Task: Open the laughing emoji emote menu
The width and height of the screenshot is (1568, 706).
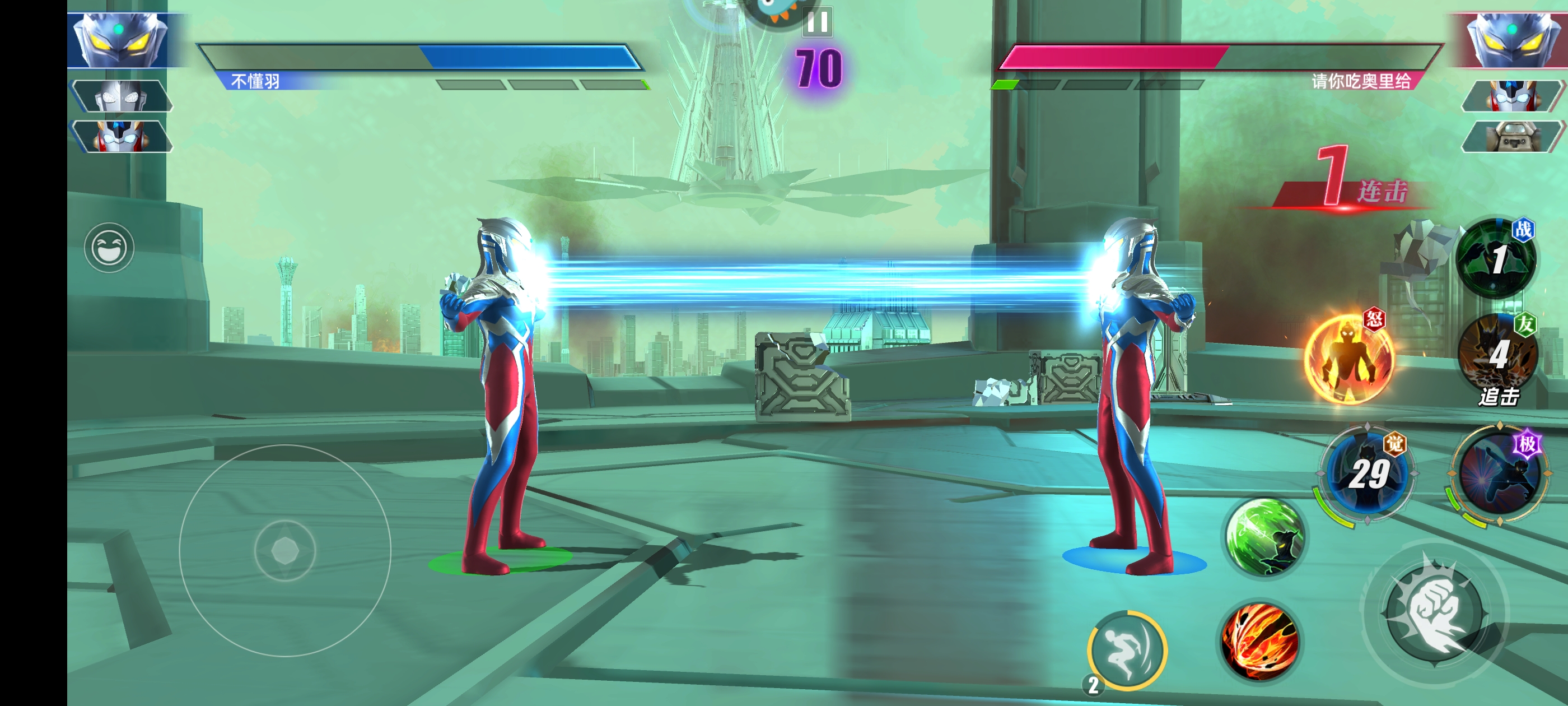Action: [x=109, y=247]
